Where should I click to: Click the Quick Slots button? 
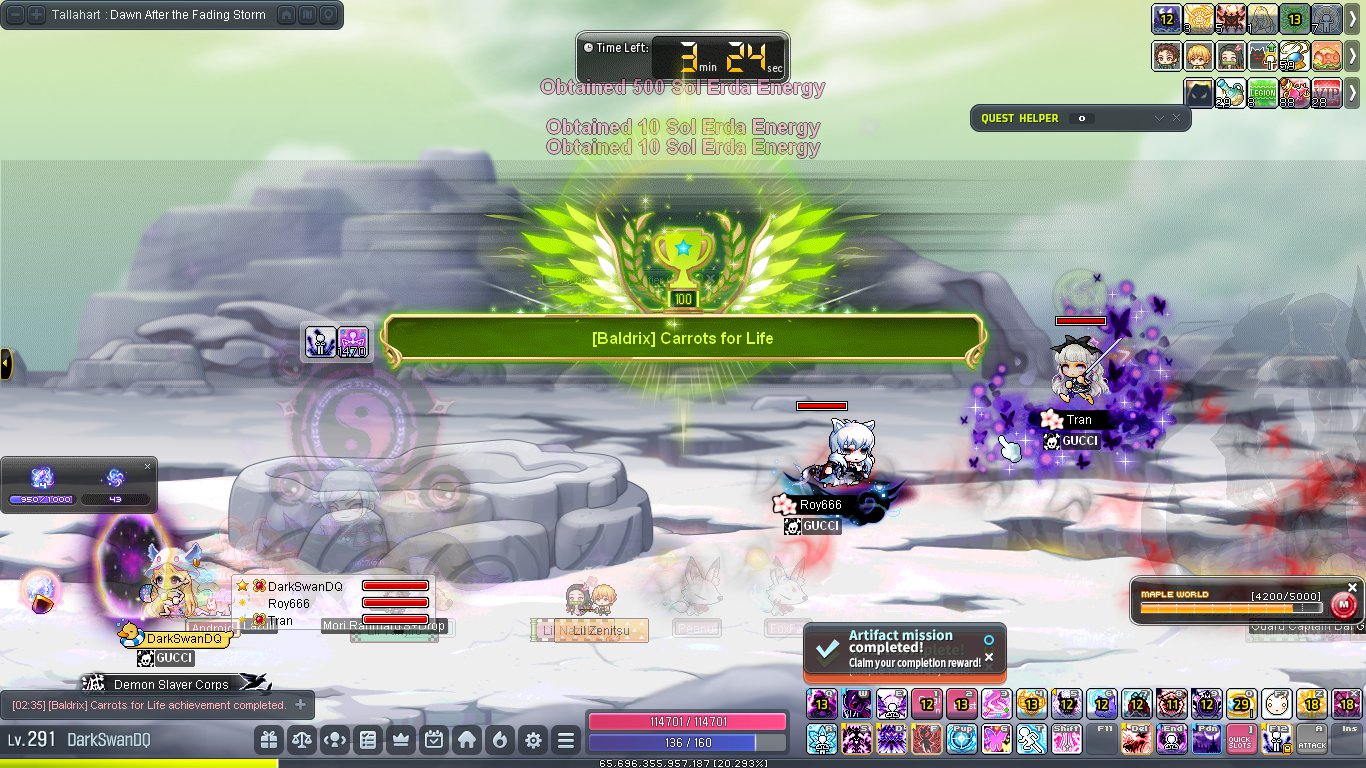[x=1240, y=739]
